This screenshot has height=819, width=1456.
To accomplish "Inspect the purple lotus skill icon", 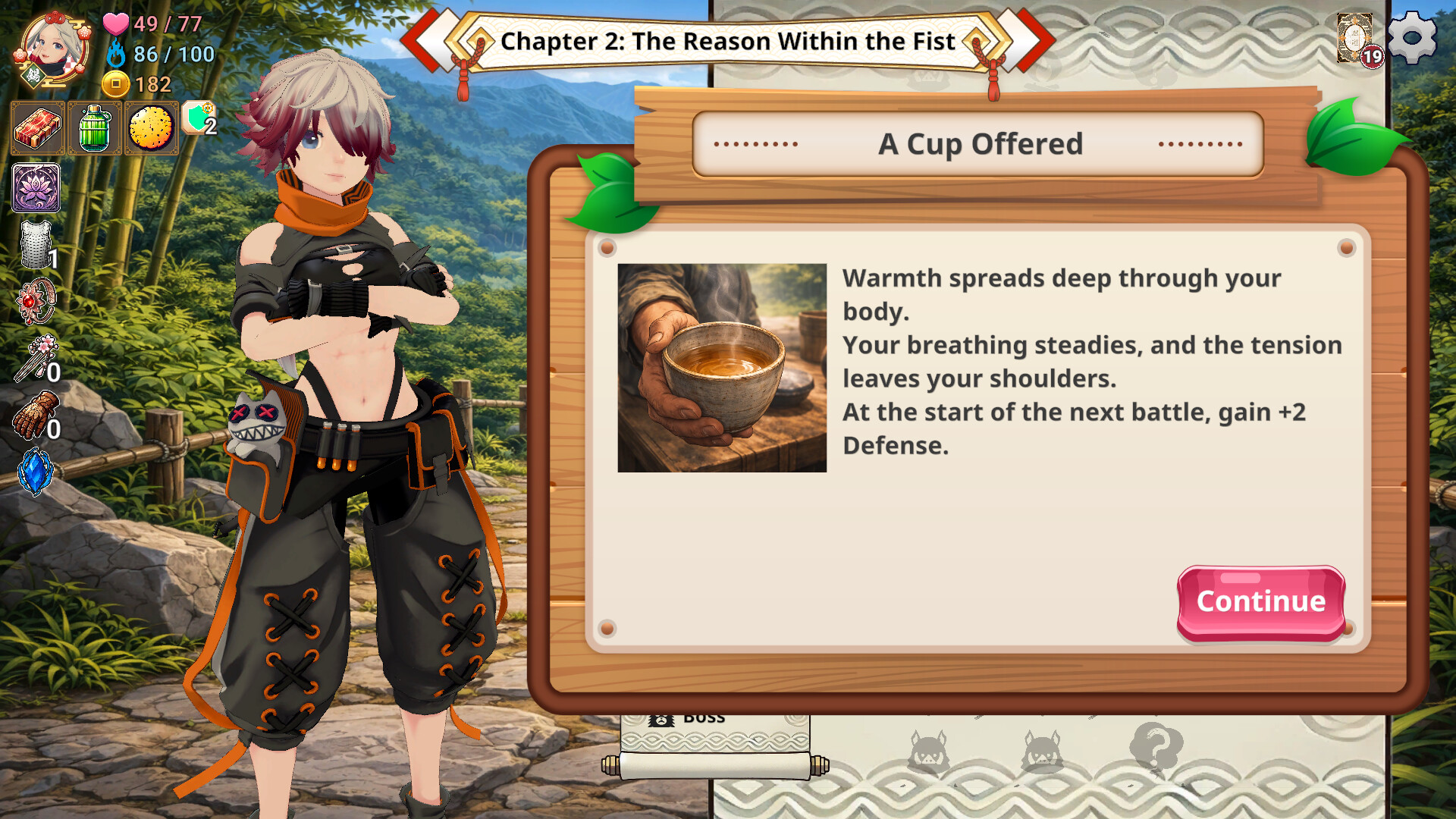I will [36, 187].
